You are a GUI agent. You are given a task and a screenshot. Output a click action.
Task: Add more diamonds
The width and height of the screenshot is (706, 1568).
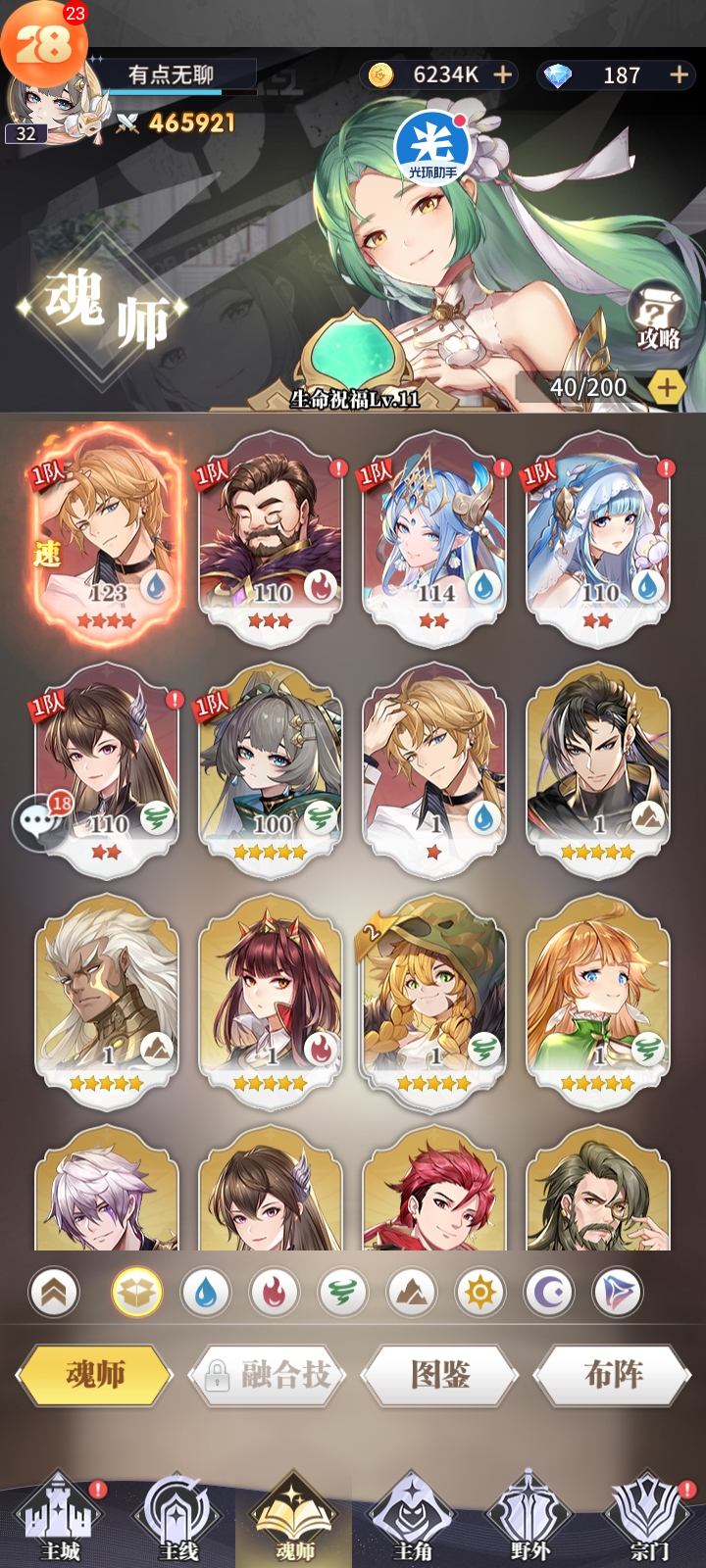[679, 74]
